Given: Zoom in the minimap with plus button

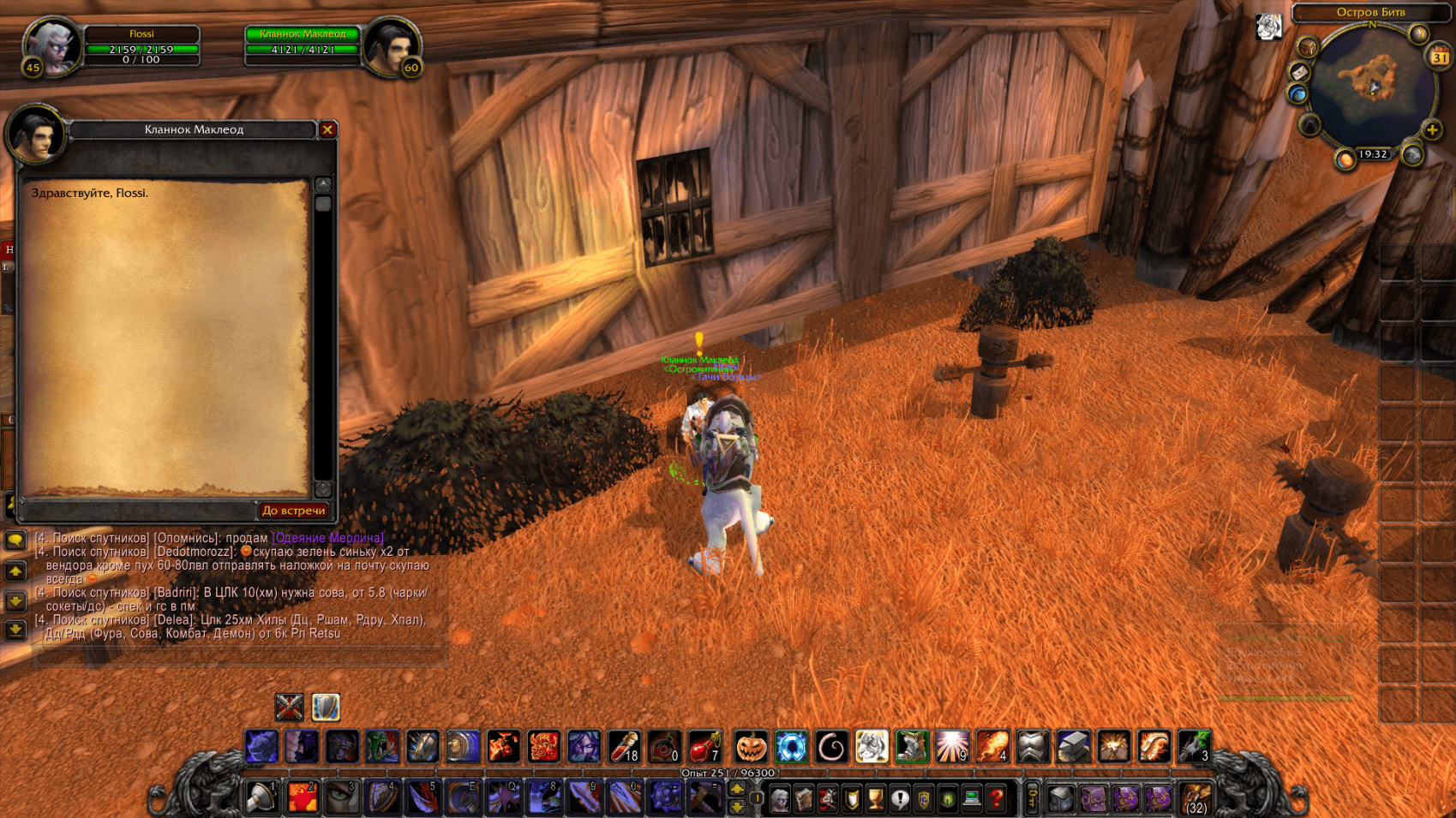Looking at the screenshot, I should coord(1432,130).
